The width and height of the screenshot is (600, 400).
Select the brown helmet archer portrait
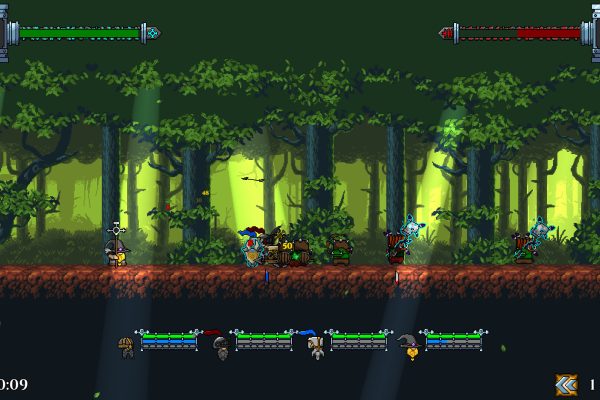pyautogui.click(x=126, y=347)
